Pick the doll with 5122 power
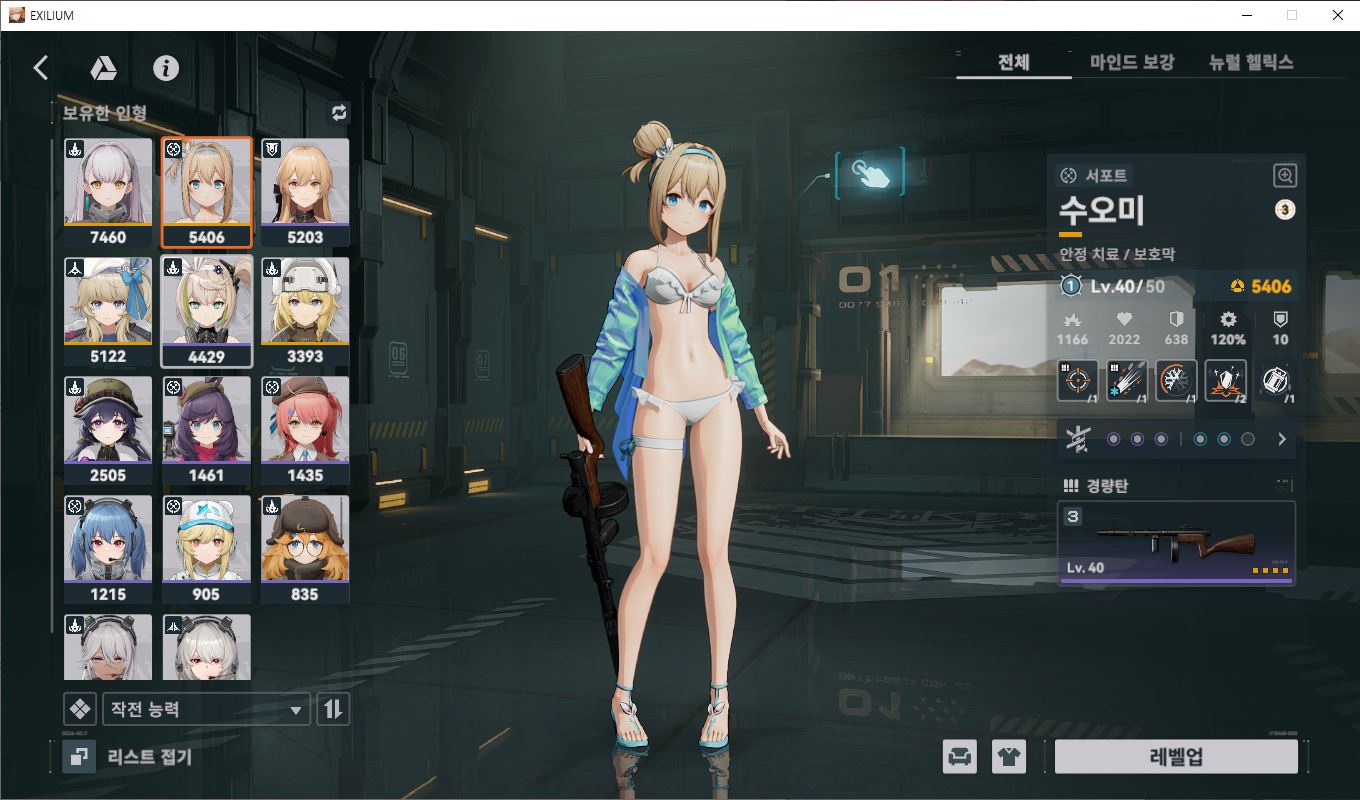The image size is (1360, 800). (x=108, y=311)
